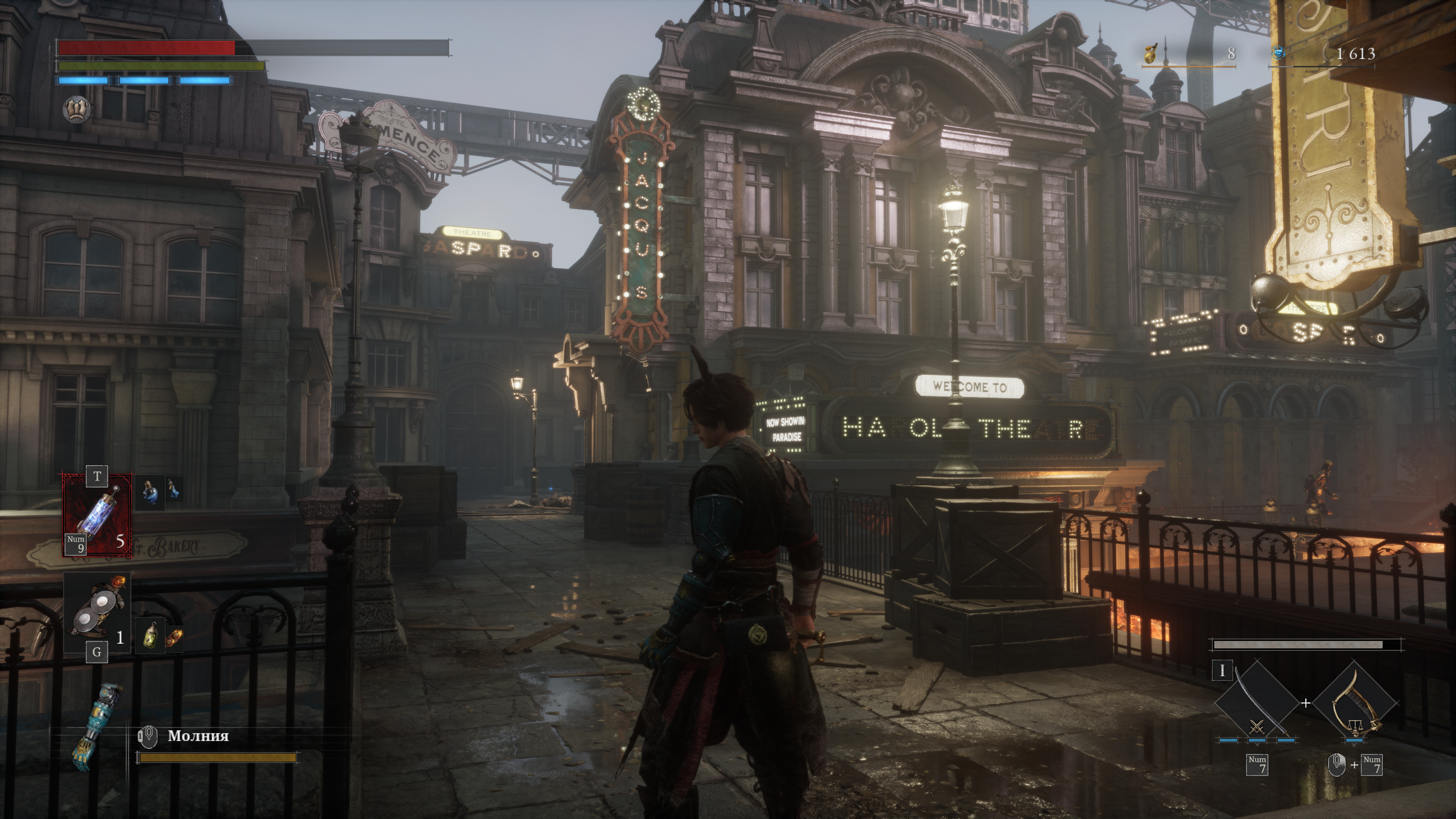
Task: Pick the blue round flask queued item
Action: pos(150,493)
